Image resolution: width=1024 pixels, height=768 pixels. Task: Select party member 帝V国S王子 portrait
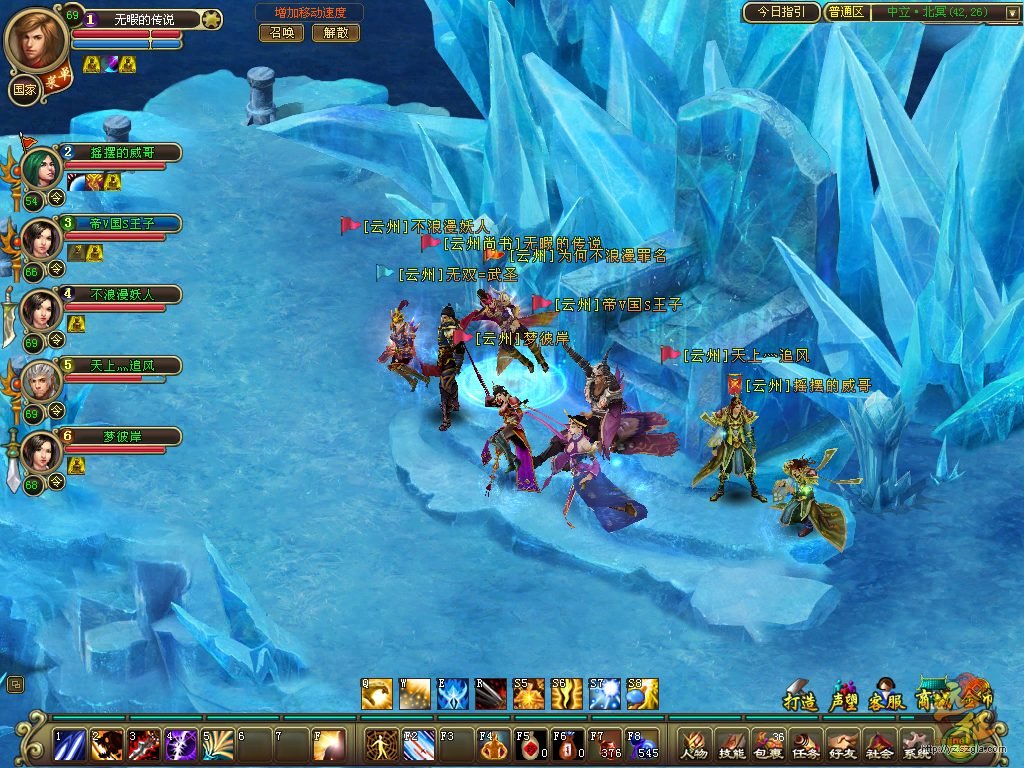point(42,238)
